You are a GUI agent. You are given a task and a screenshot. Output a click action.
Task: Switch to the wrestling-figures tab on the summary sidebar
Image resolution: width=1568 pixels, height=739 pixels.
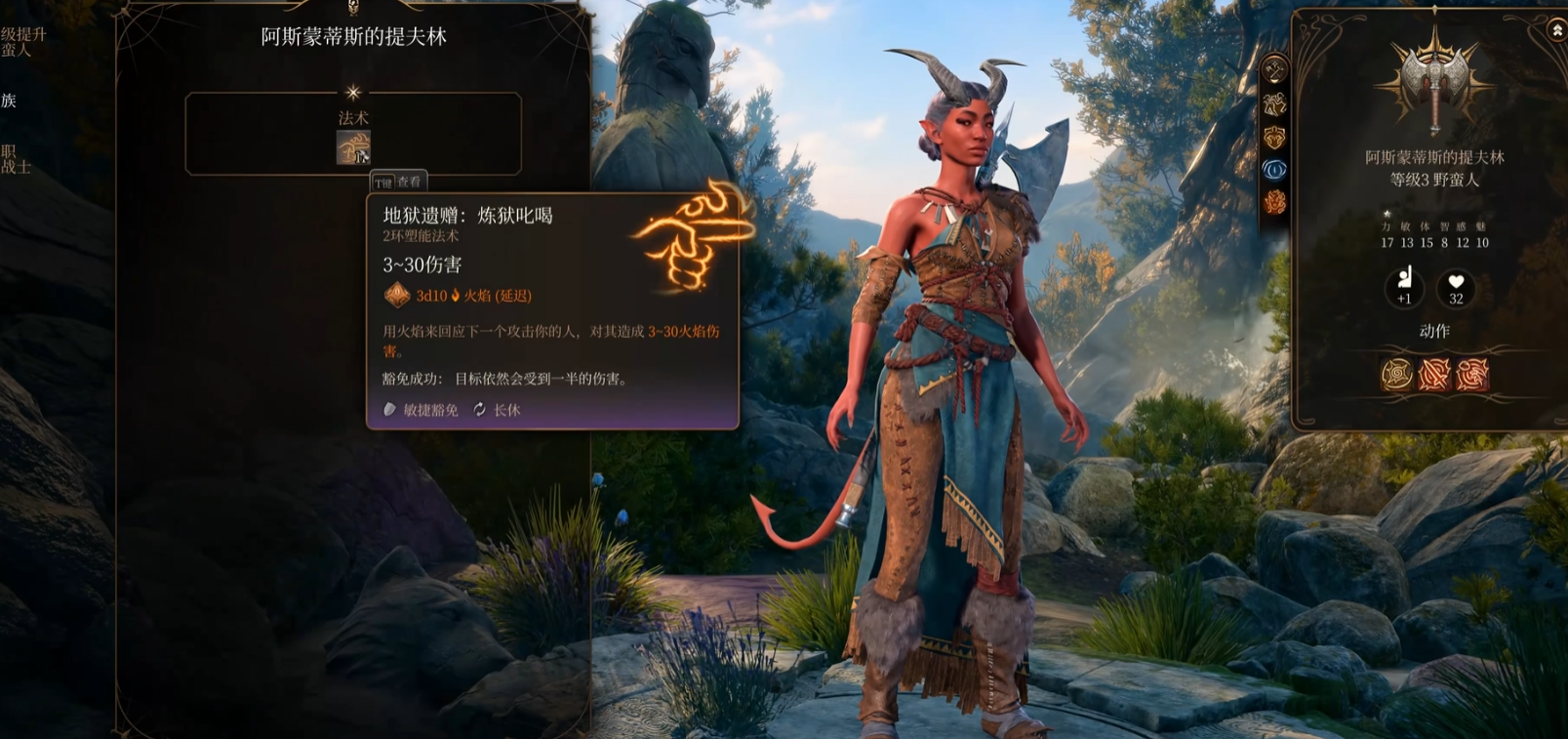(1274, 103)
